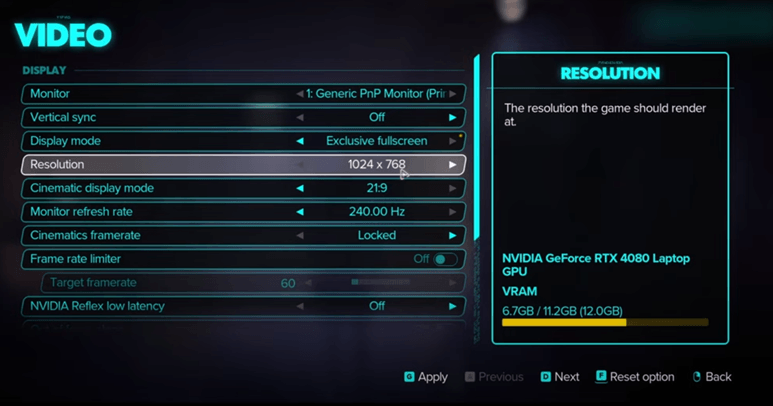Screen dimensions: 773x406
Task: Reset option to default
Action: [635, 377]
